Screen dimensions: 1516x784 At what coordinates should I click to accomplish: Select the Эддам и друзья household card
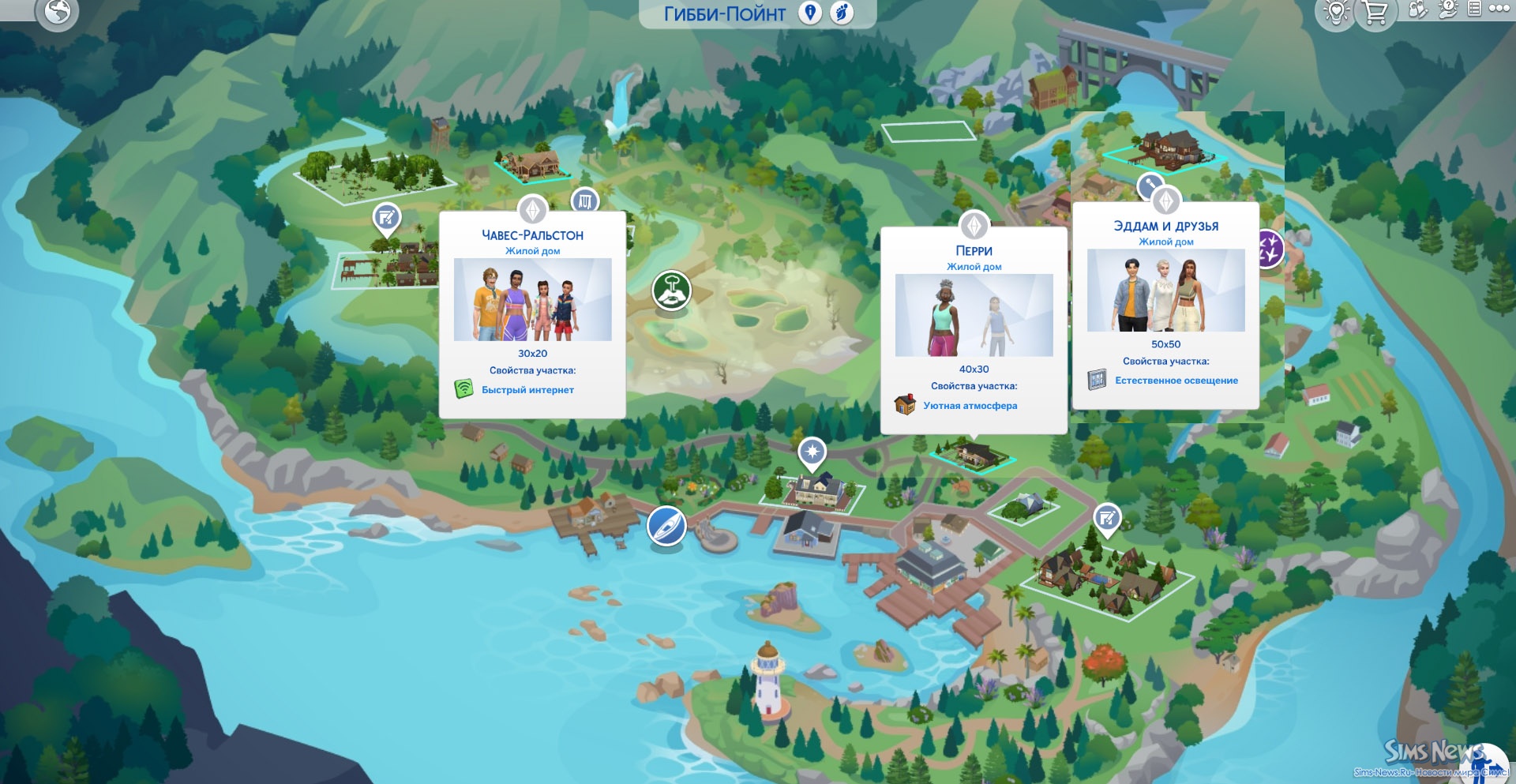point(1165,291)
